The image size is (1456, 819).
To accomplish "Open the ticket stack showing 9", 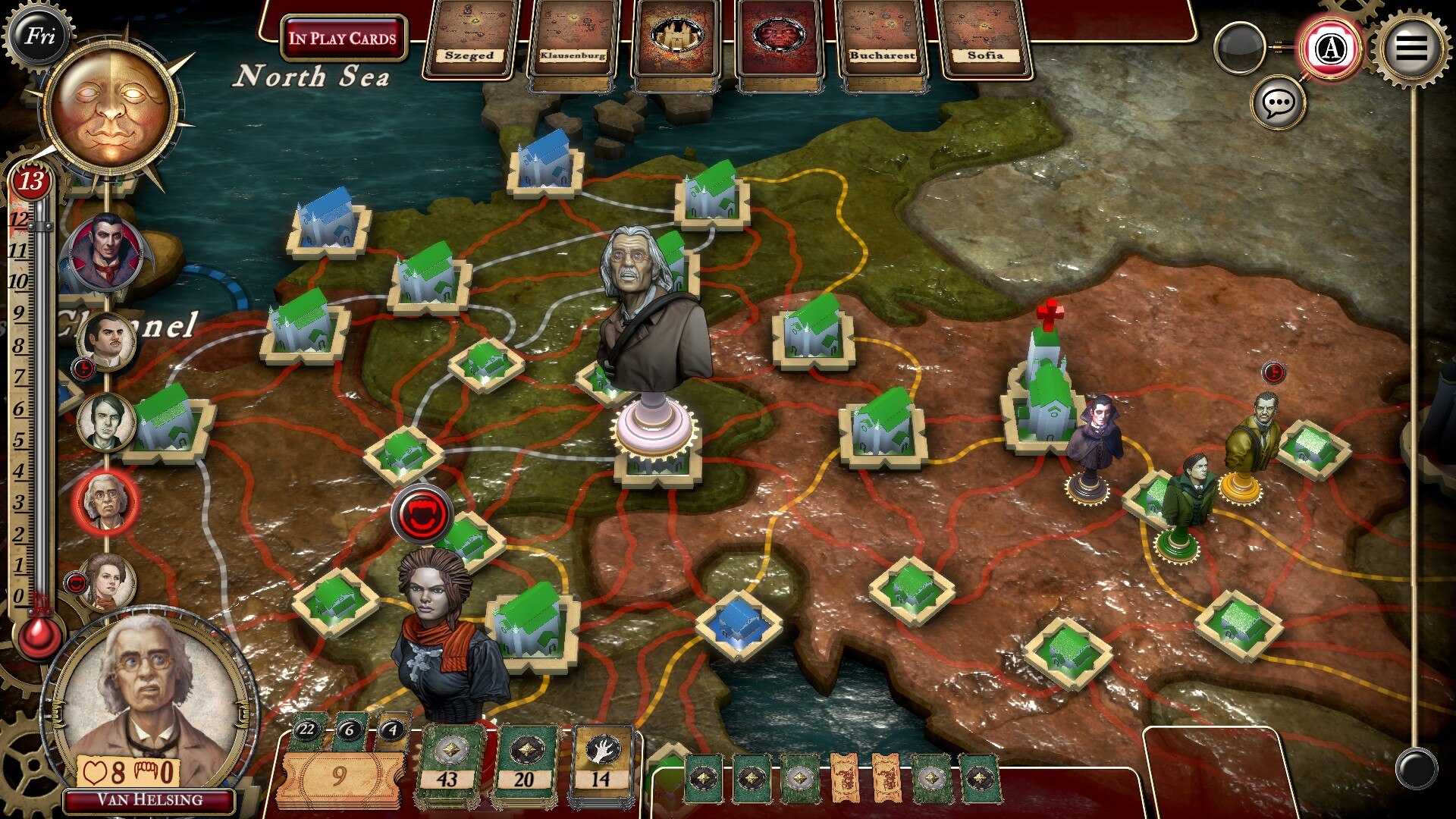I will 339,775.
